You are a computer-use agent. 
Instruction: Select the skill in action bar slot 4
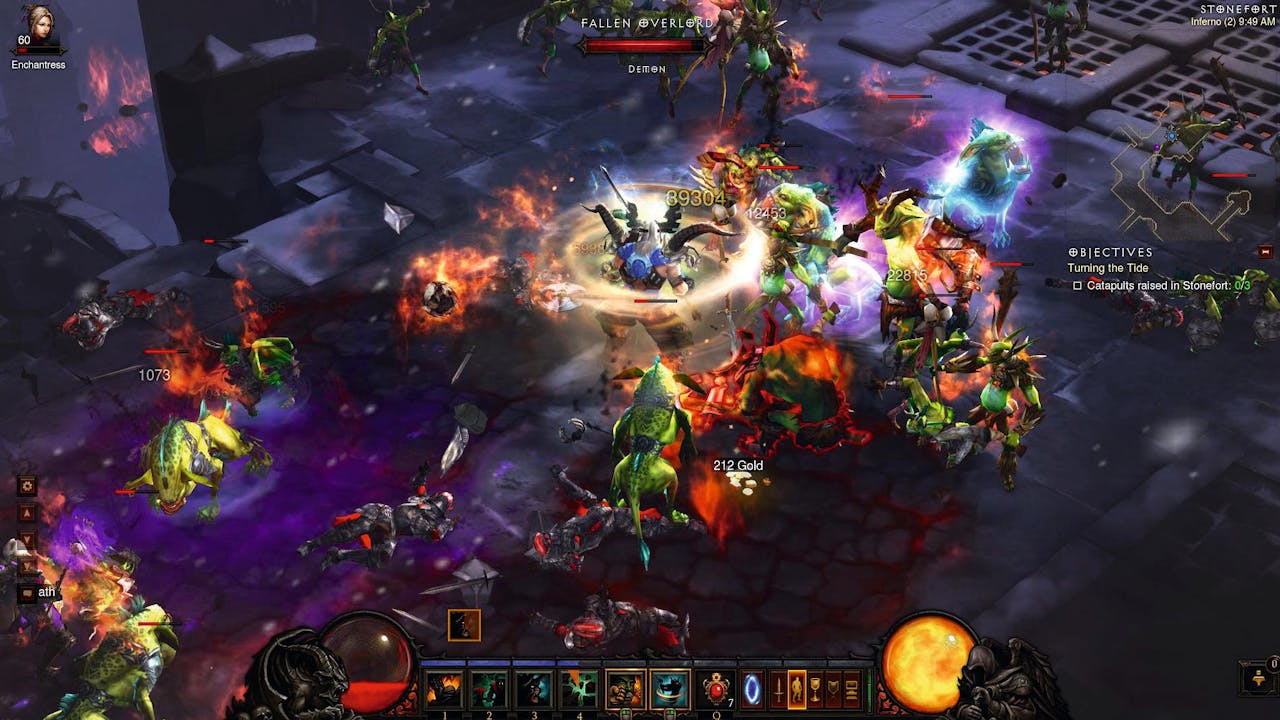580,687
